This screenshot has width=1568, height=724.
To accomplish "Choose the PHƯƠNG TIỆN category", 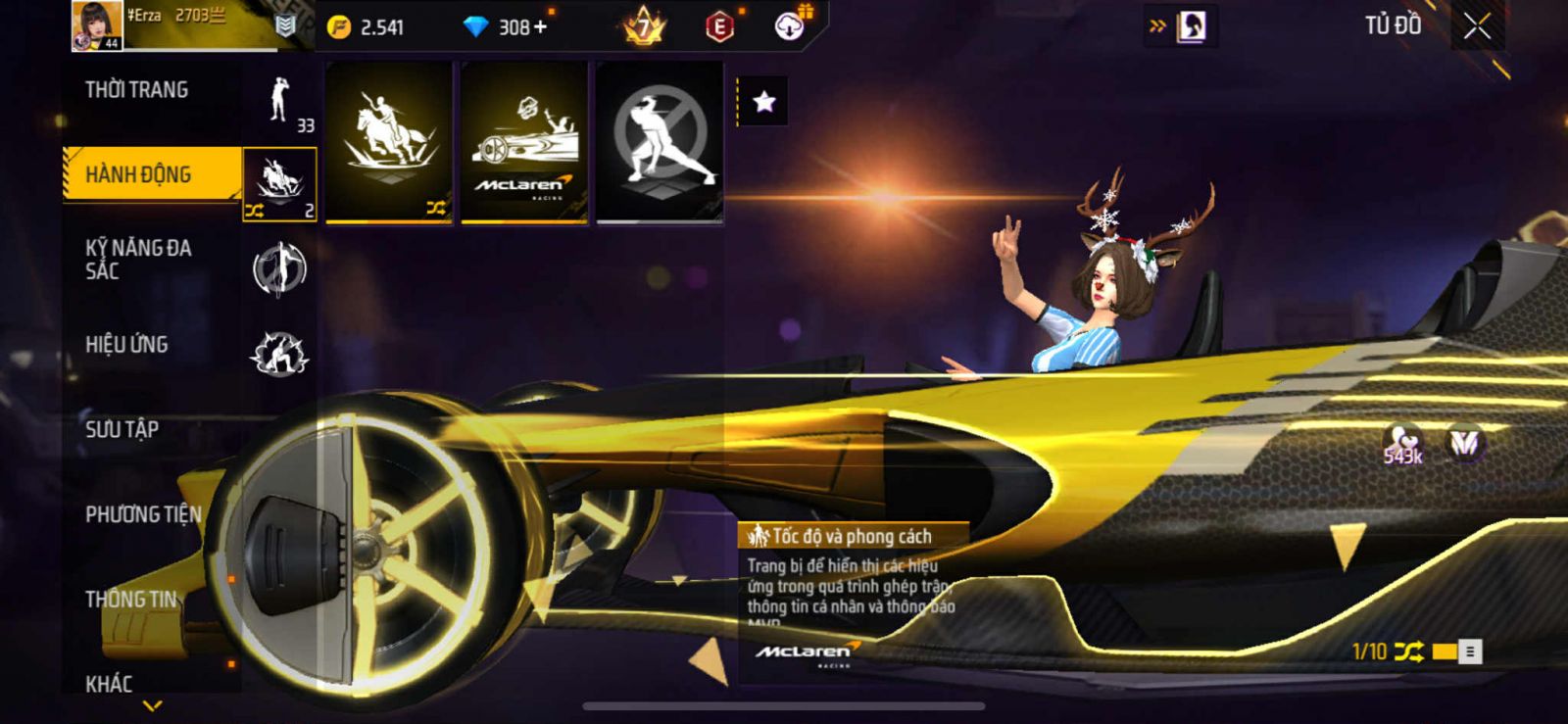I will click(x=143, y=514).
